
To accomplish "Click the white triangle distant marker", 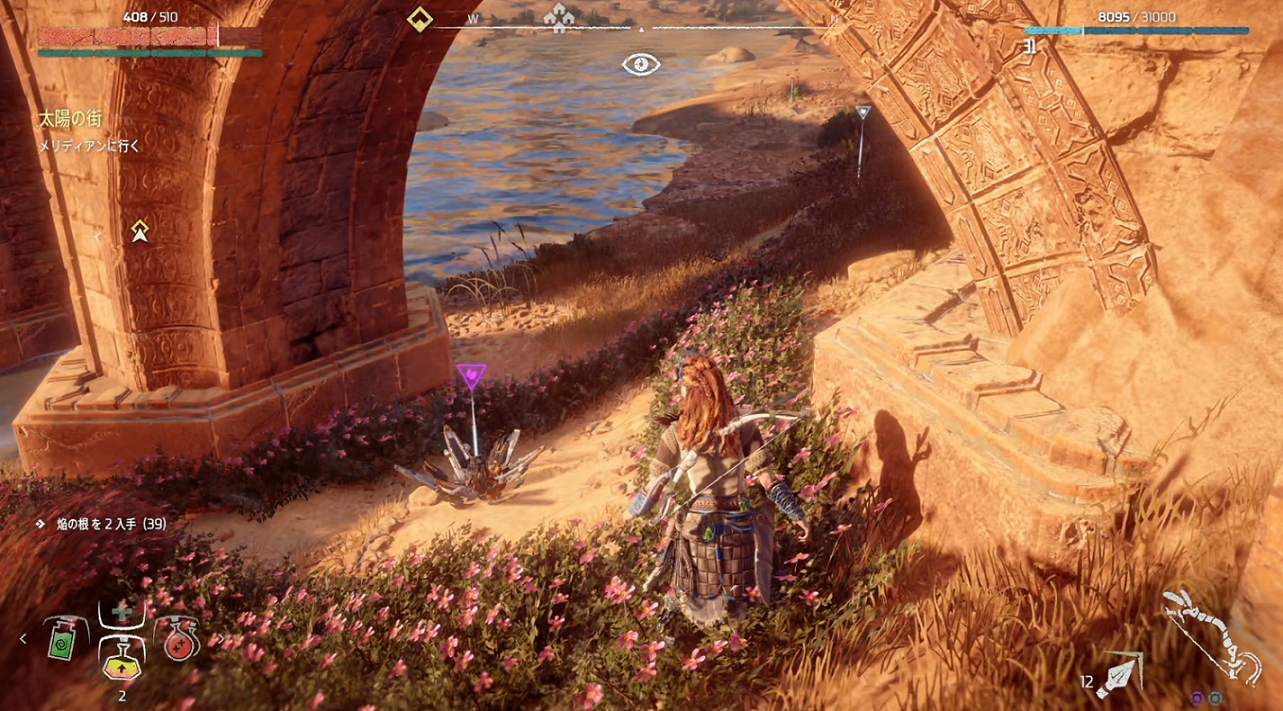I will tap(862, 113).
